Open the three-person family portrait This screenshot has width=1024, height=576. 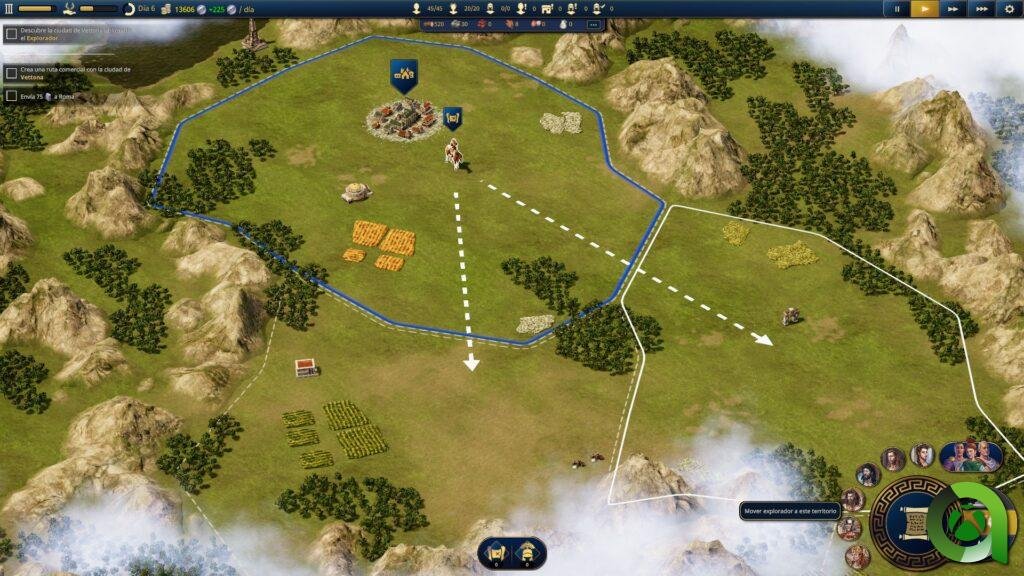coord(969,455)
